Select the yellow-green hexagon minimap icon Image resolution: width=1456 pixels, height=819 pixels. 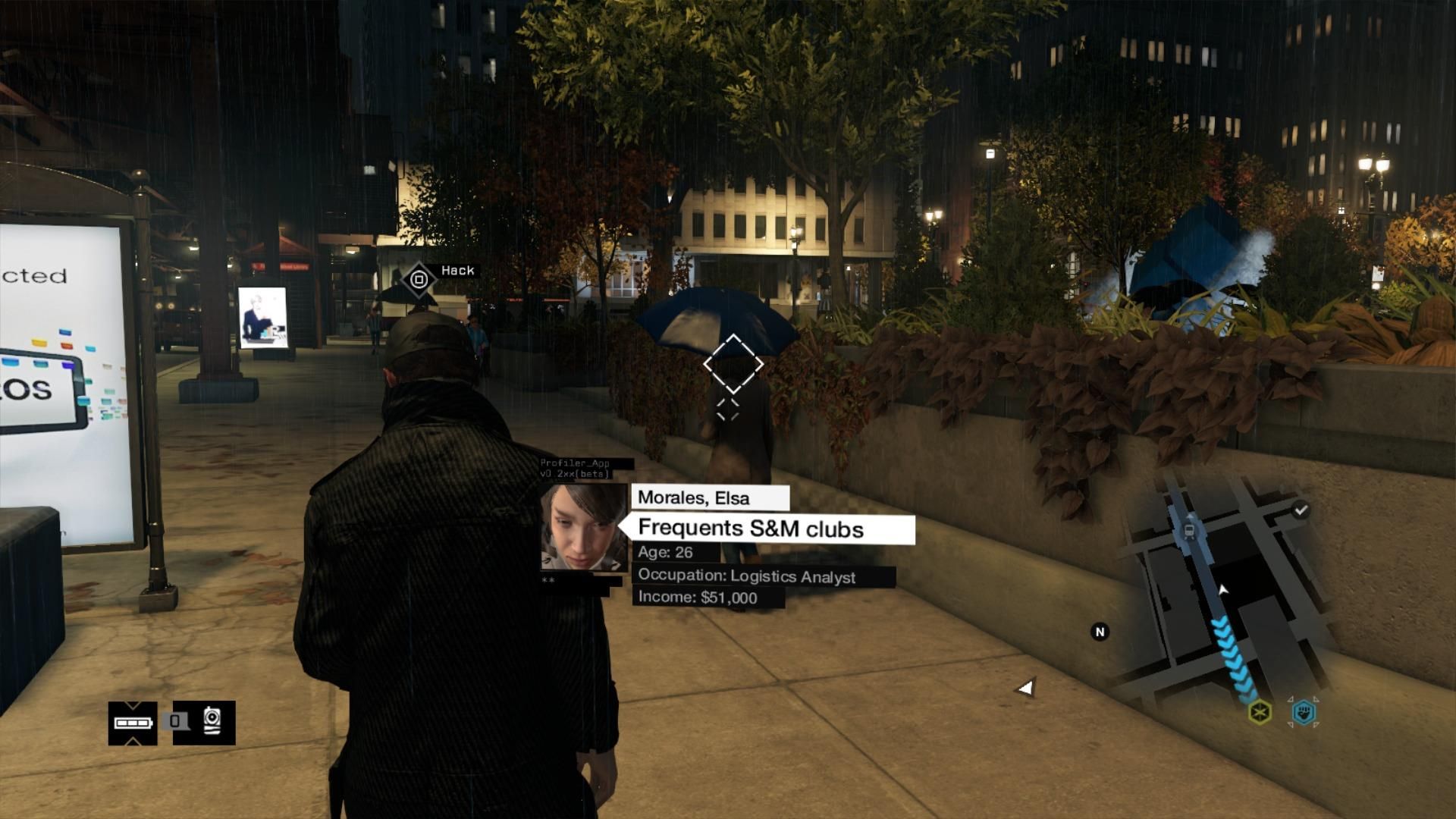1260,712
